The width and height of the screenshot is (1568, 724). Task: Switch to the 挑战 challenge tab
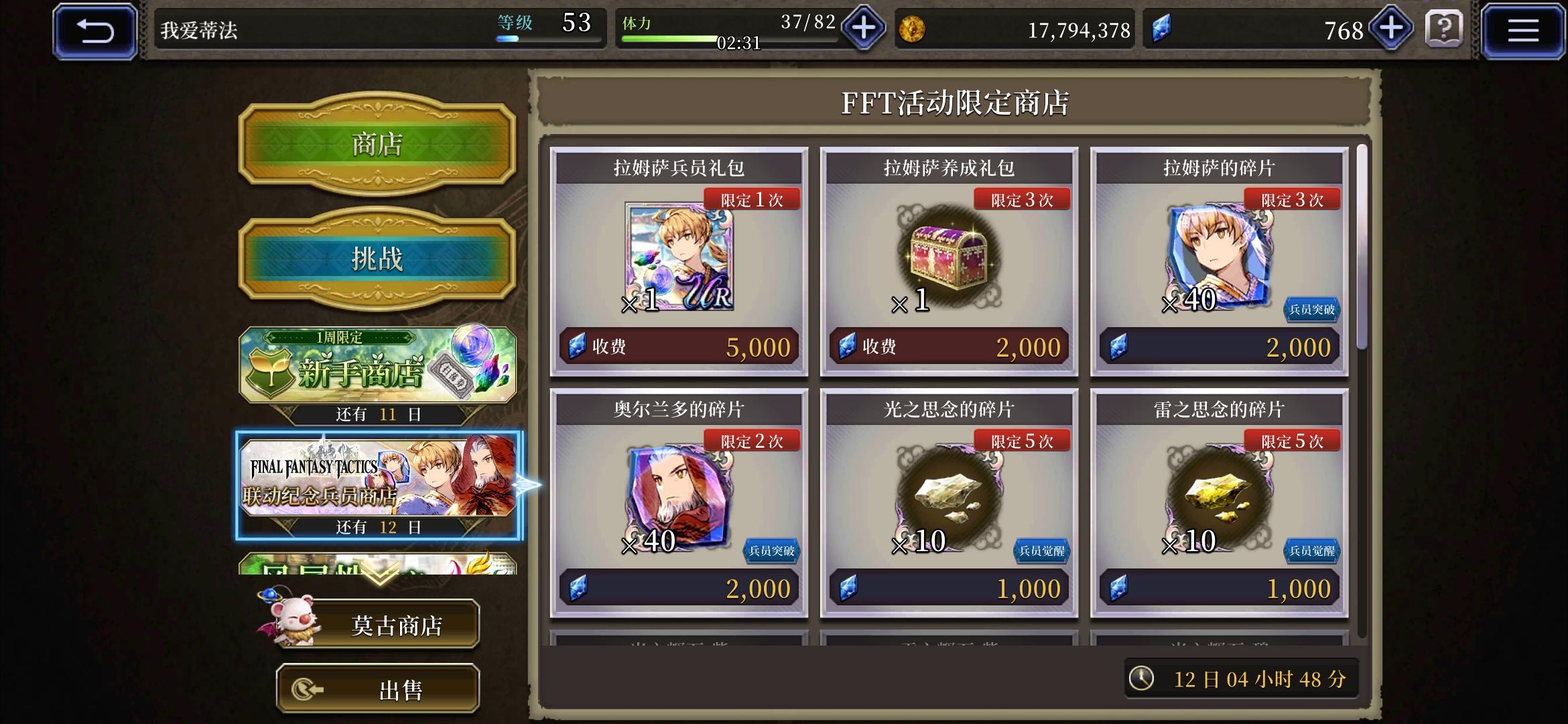click(x=377, y=258)
